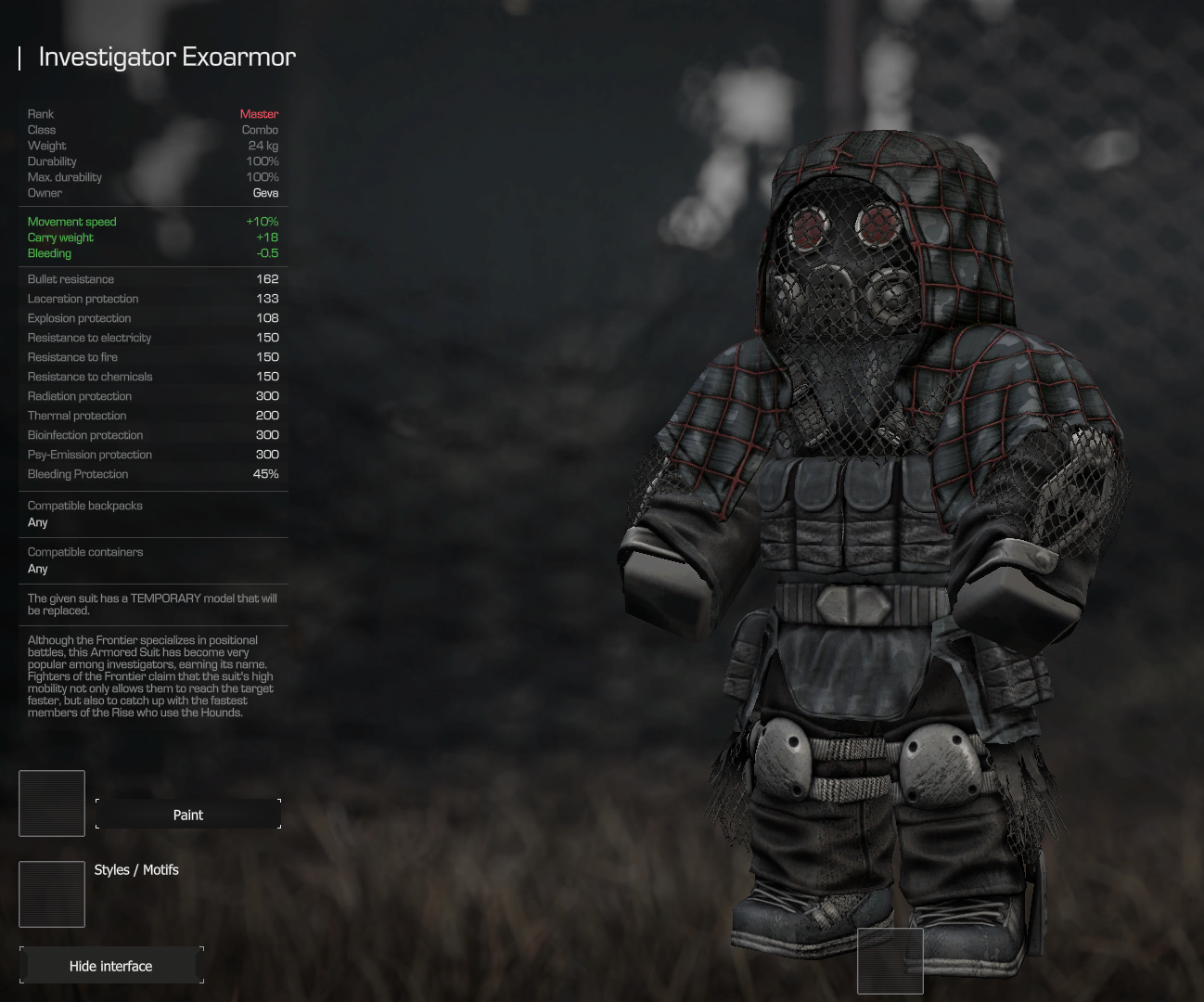Select the Combo class entry

tap(260, 129)
